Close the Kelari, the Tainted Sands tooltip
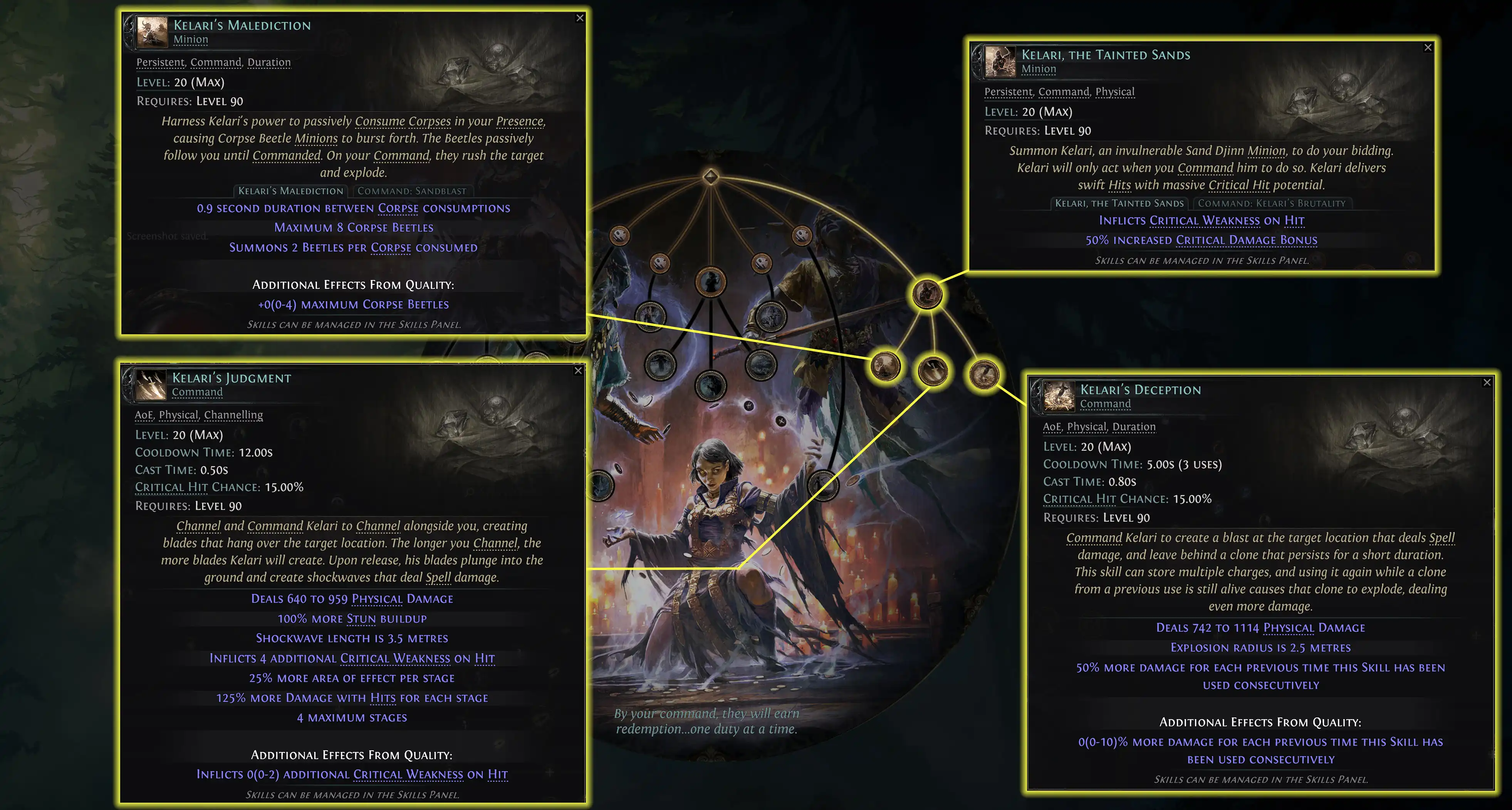 point(1428,47)
